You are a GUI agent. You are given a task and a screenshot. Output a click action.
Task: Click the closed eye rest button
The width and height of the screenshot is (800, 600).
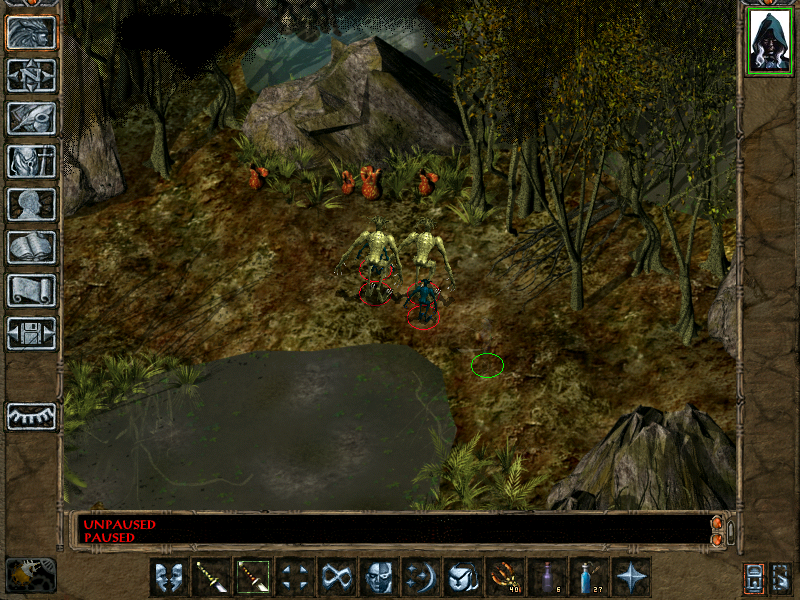pyautogui.click(x=31, y=416)
